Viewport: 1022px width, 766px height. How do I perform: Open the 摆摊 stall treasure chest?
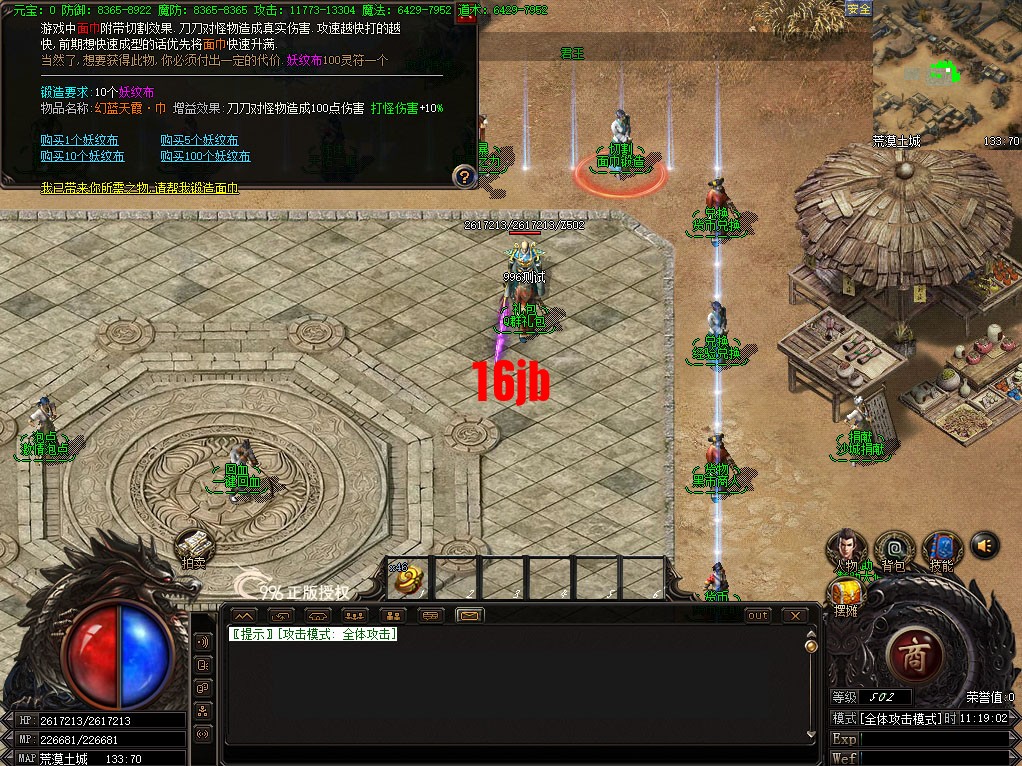846,595
